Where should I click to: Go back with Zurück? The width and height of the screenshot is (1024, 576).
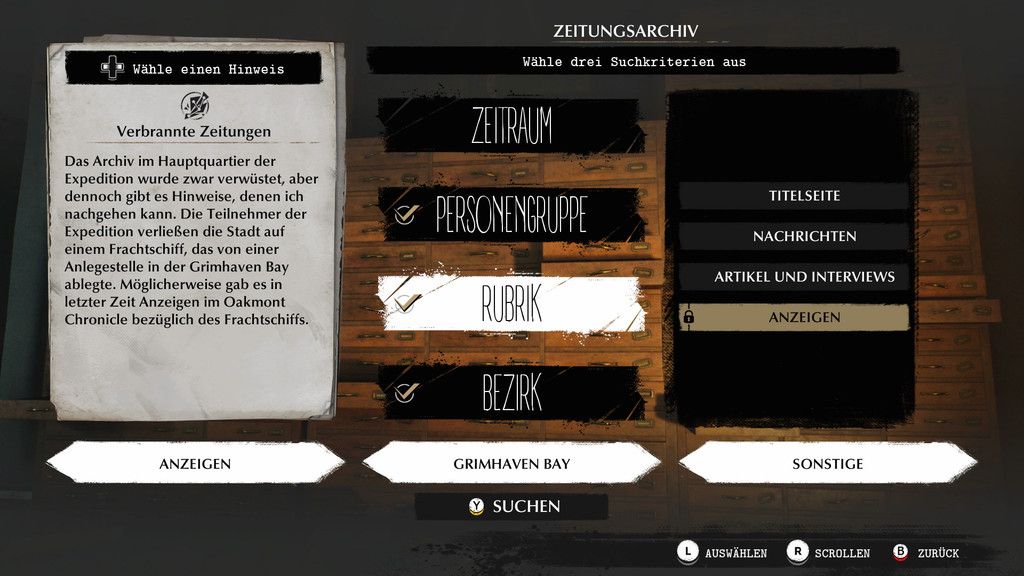click(x=926, y=552)
